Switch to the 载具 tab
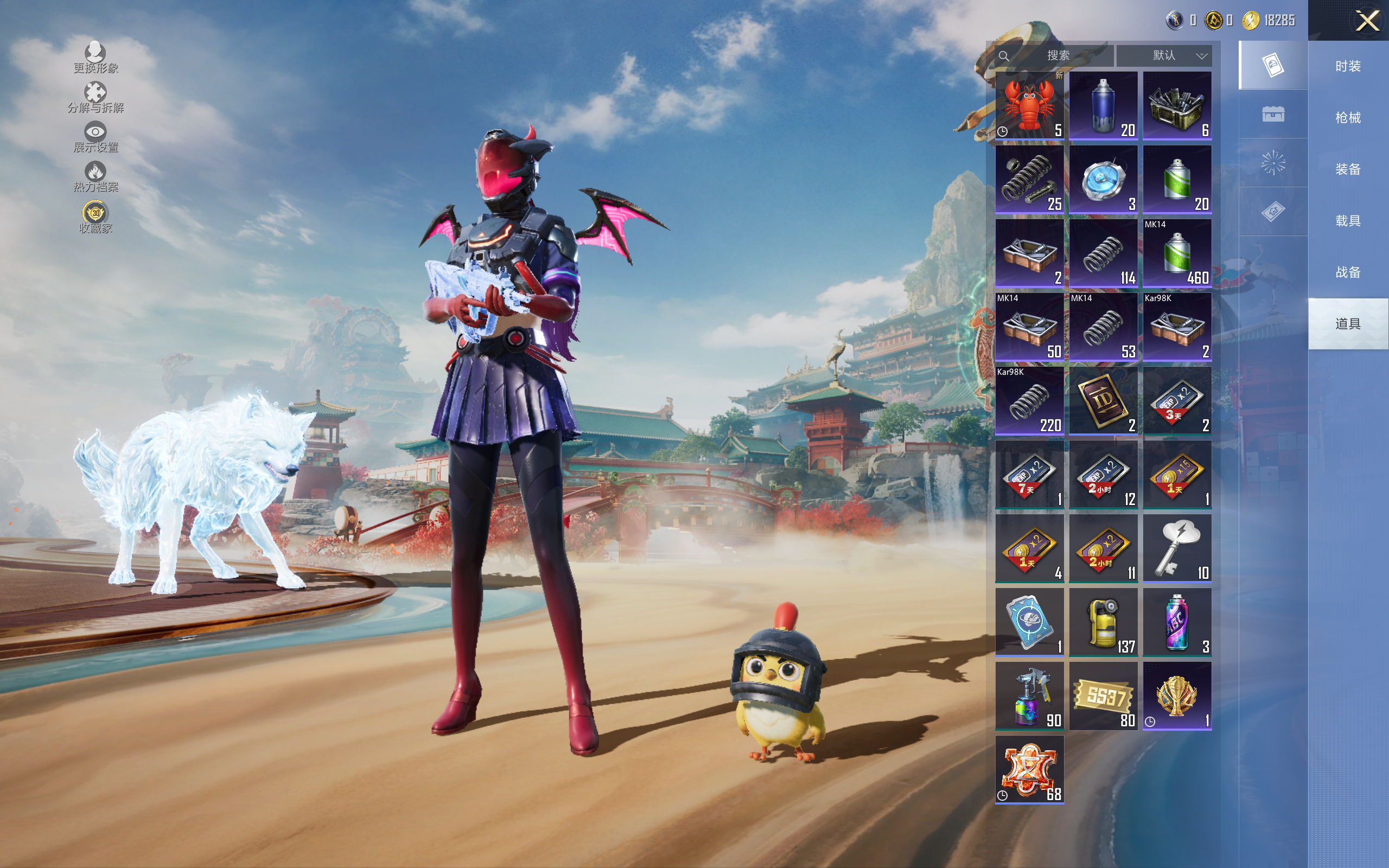The height and width of the screenshot is (868, 1389). pos(1348,221)
